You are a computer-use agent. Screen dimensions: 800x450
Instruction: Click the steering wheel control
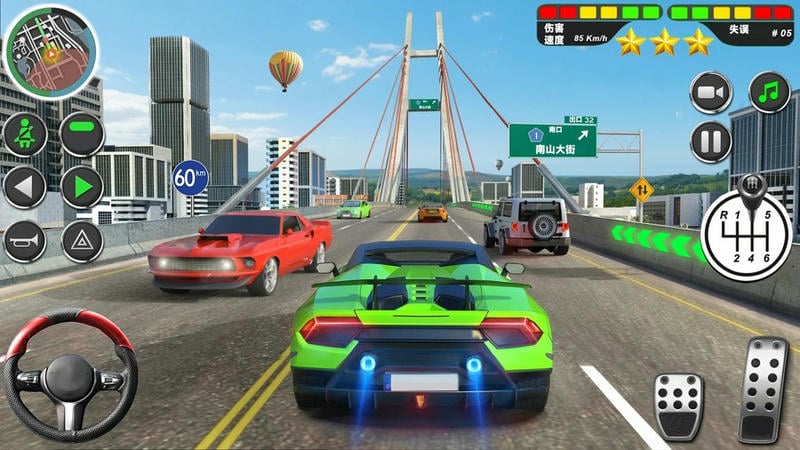[68, 375]
